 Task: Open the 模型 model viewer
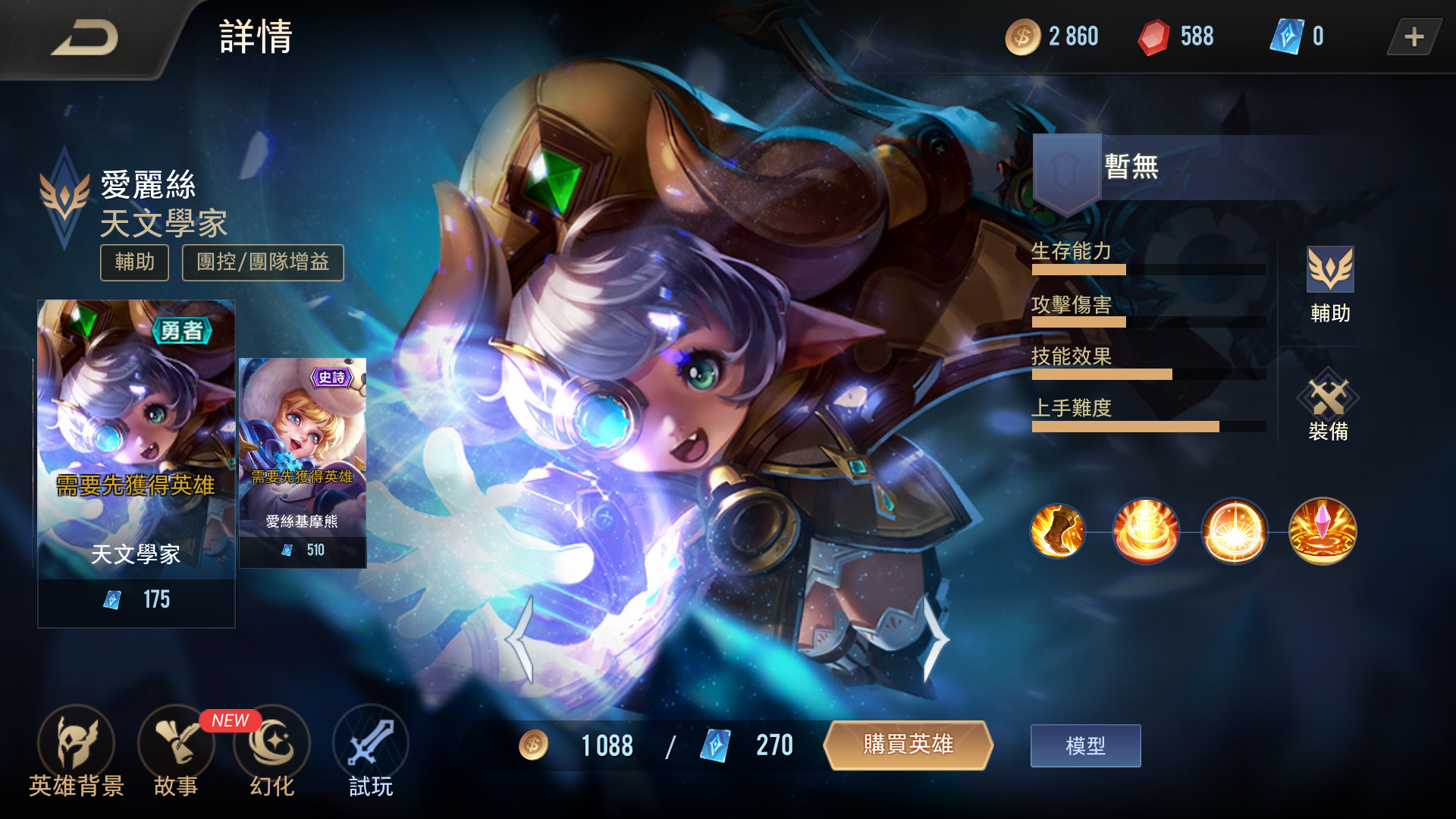(x=1085, y=745)
